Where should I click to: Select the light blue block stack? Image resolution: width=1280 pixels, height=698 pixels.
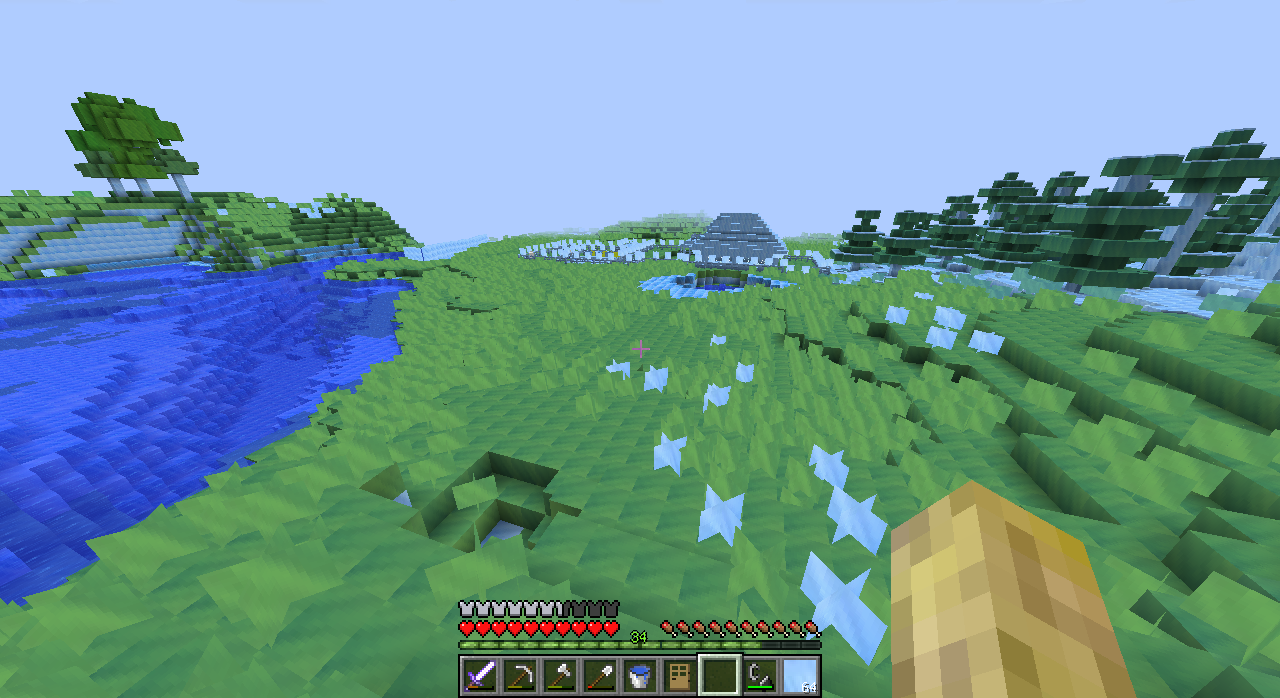[800, 675]
